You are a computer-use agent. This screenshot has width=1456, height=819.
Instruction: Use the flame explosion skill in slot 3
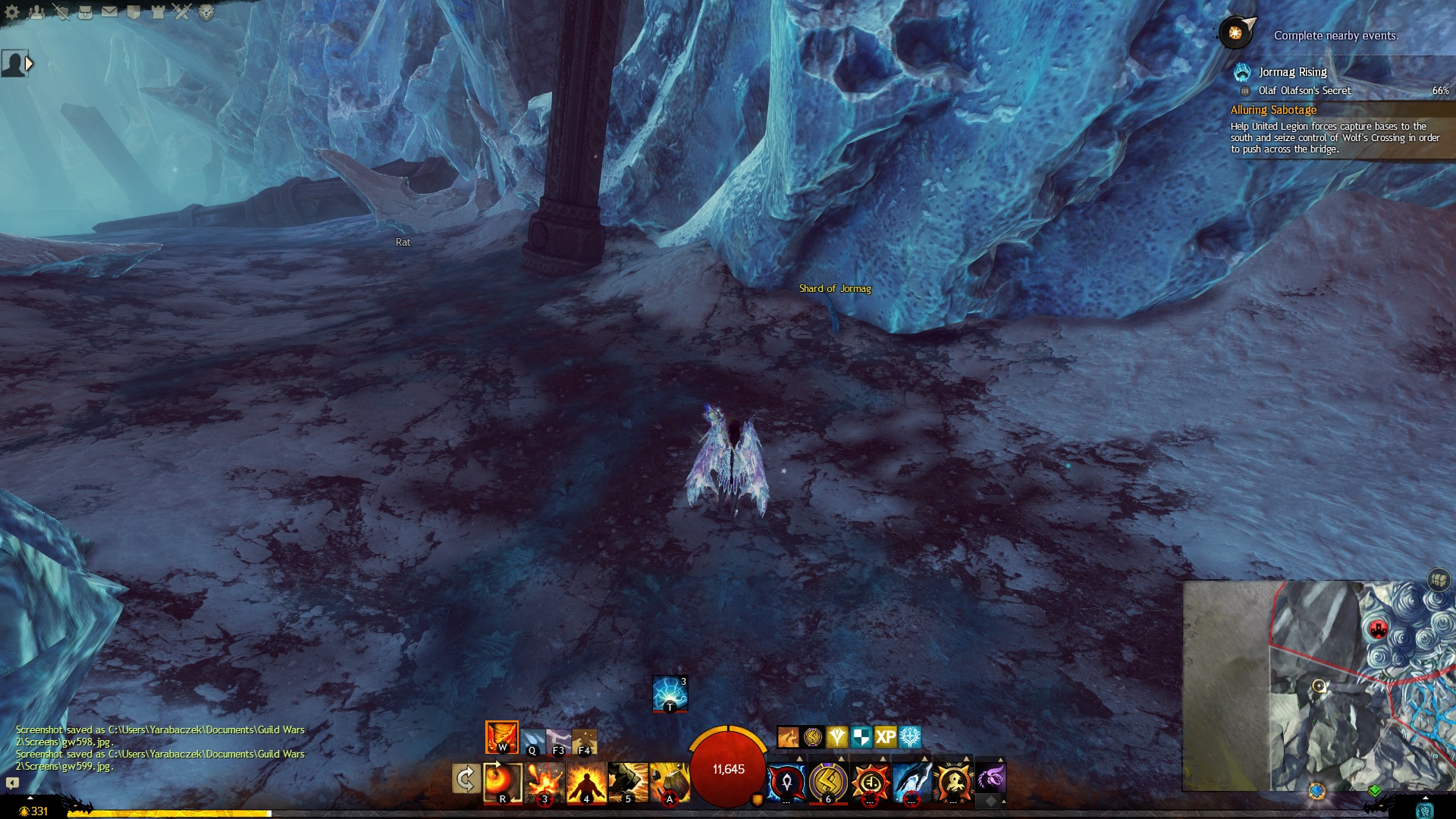click(x=544, y=782)
